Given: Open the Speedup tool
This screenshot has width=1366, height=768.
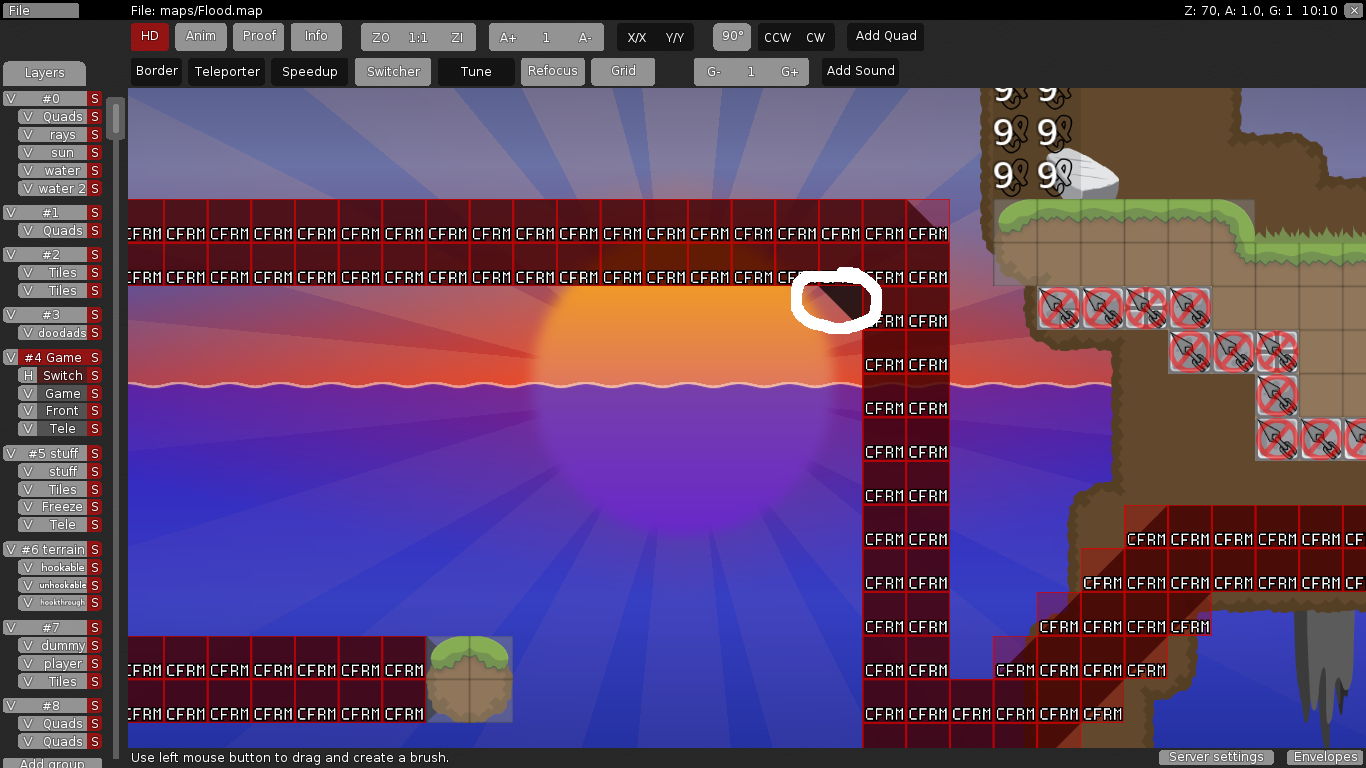Looking at the screenshot, I should pos(309,72).
